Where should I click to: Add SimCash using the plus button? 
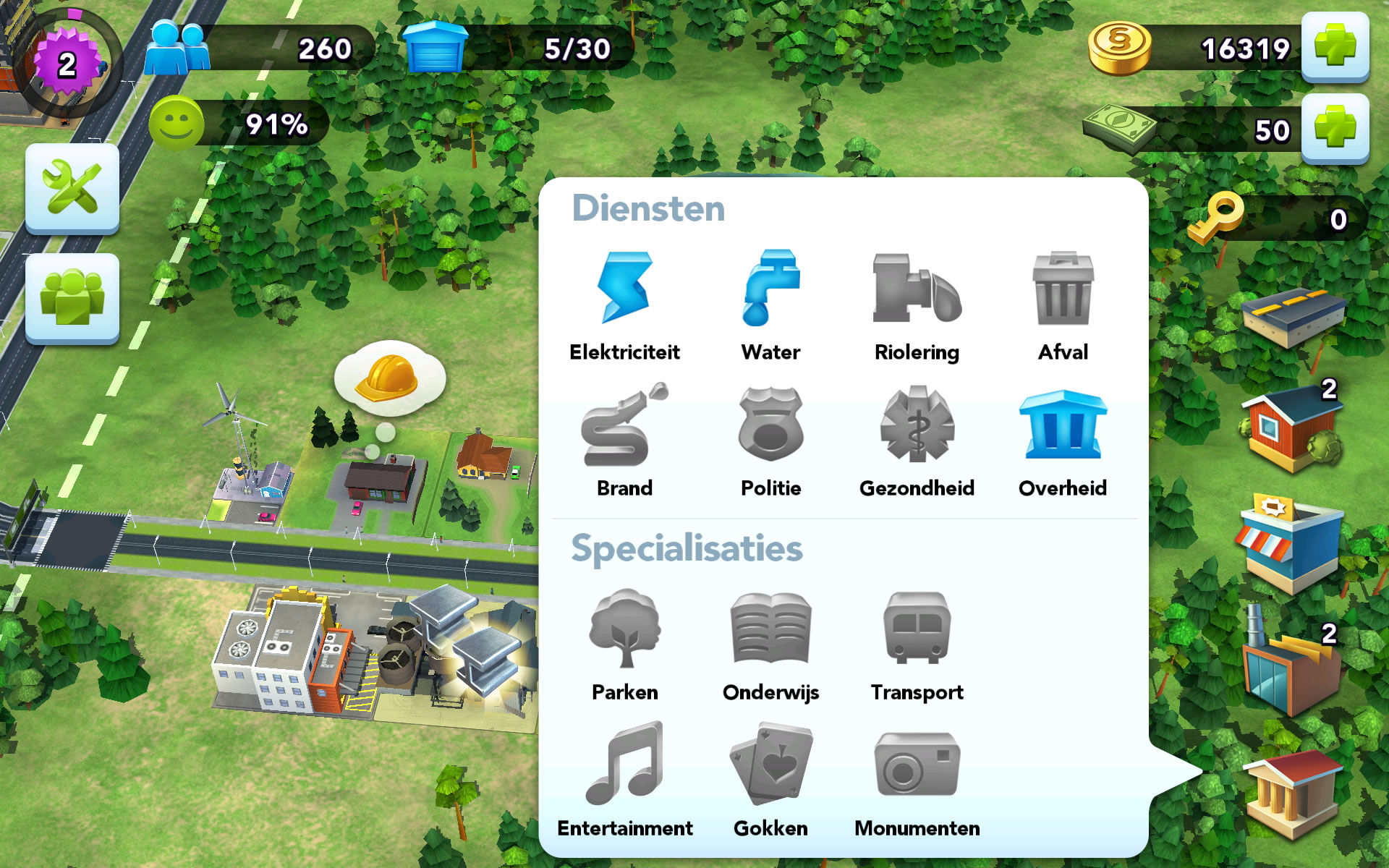1335,130
